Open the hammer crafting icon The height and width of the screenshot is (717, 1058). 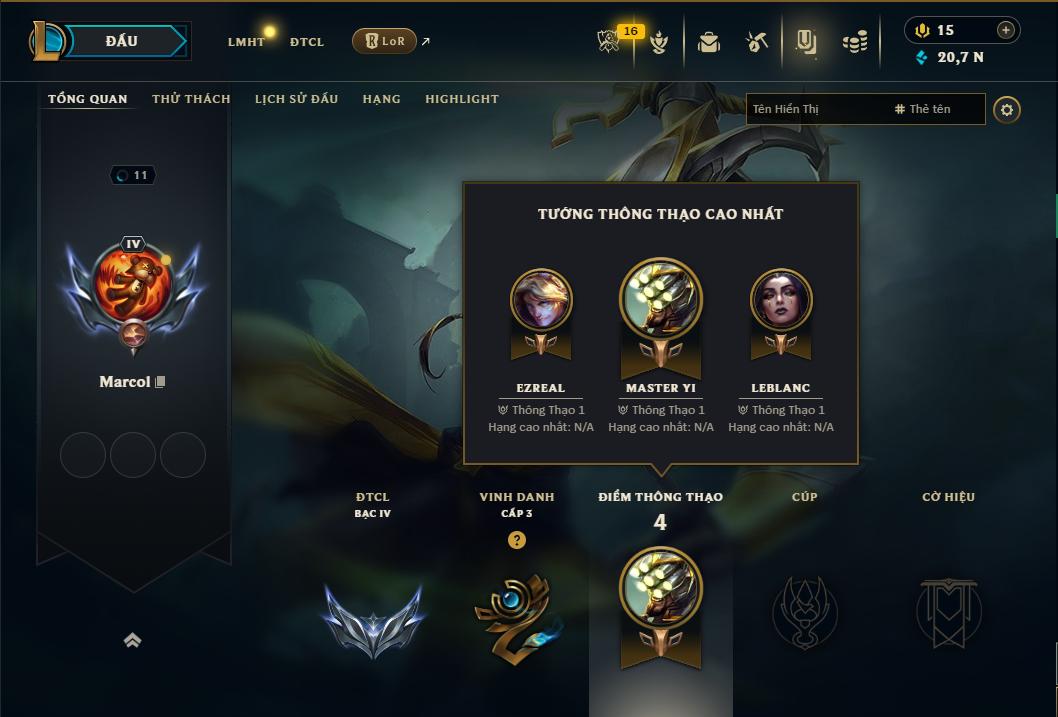(756, 42)
